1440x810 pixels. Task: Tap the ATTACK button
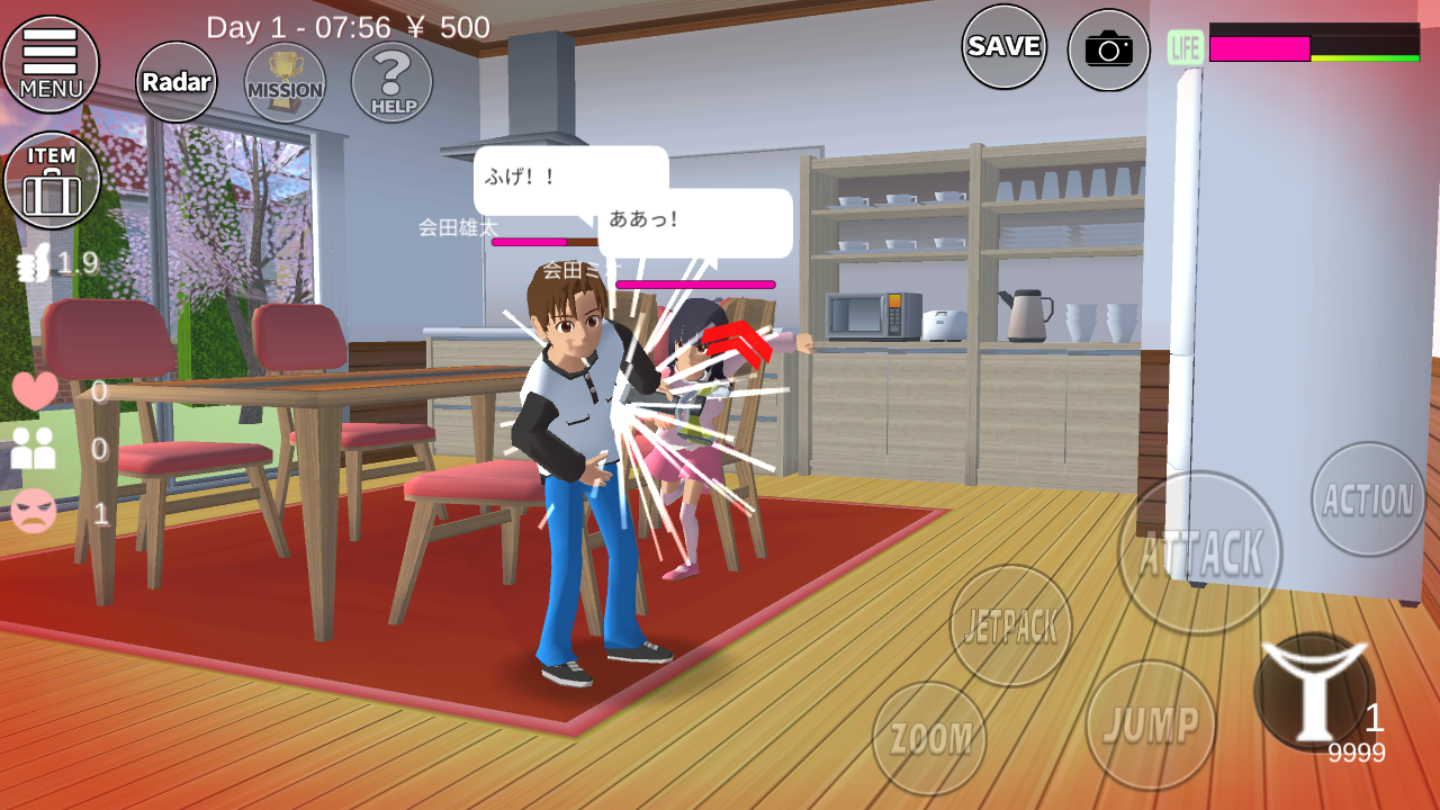coord(1199,552)
